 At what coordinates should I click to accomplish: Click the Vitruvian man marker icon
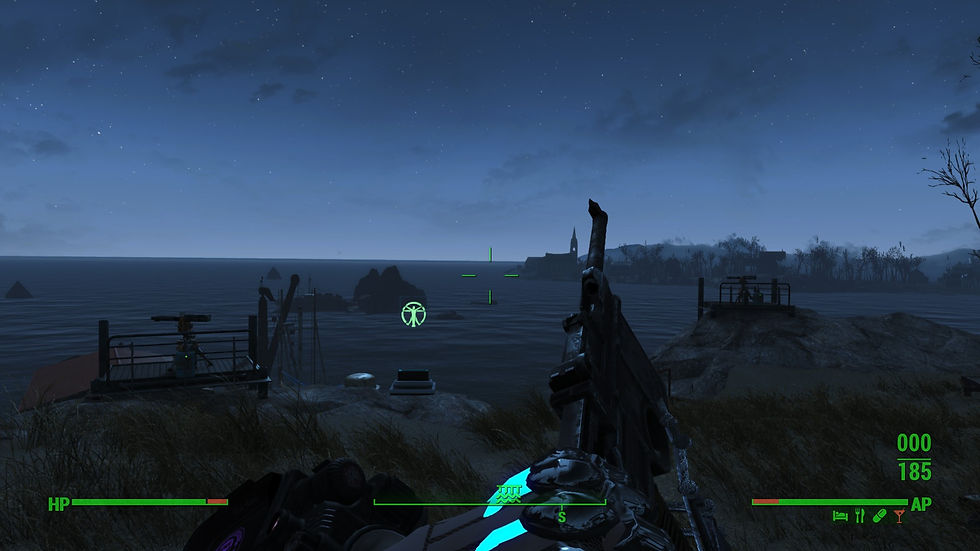[x=413, y=314]
